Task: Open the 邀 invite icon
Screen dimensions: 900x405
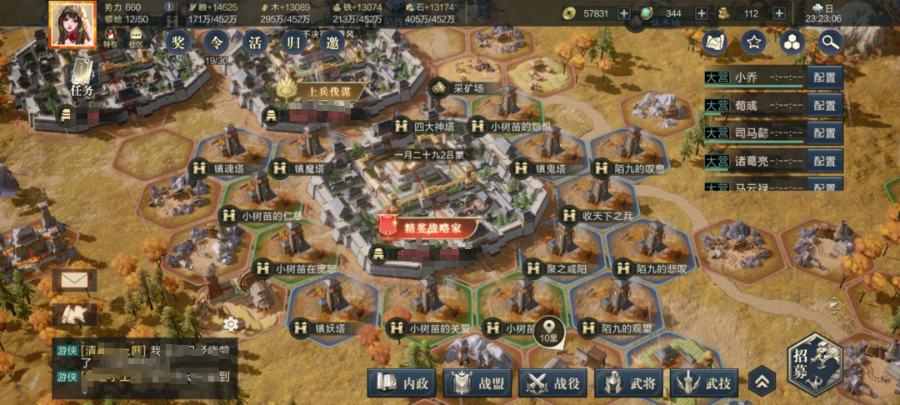Action: (330, 46)
